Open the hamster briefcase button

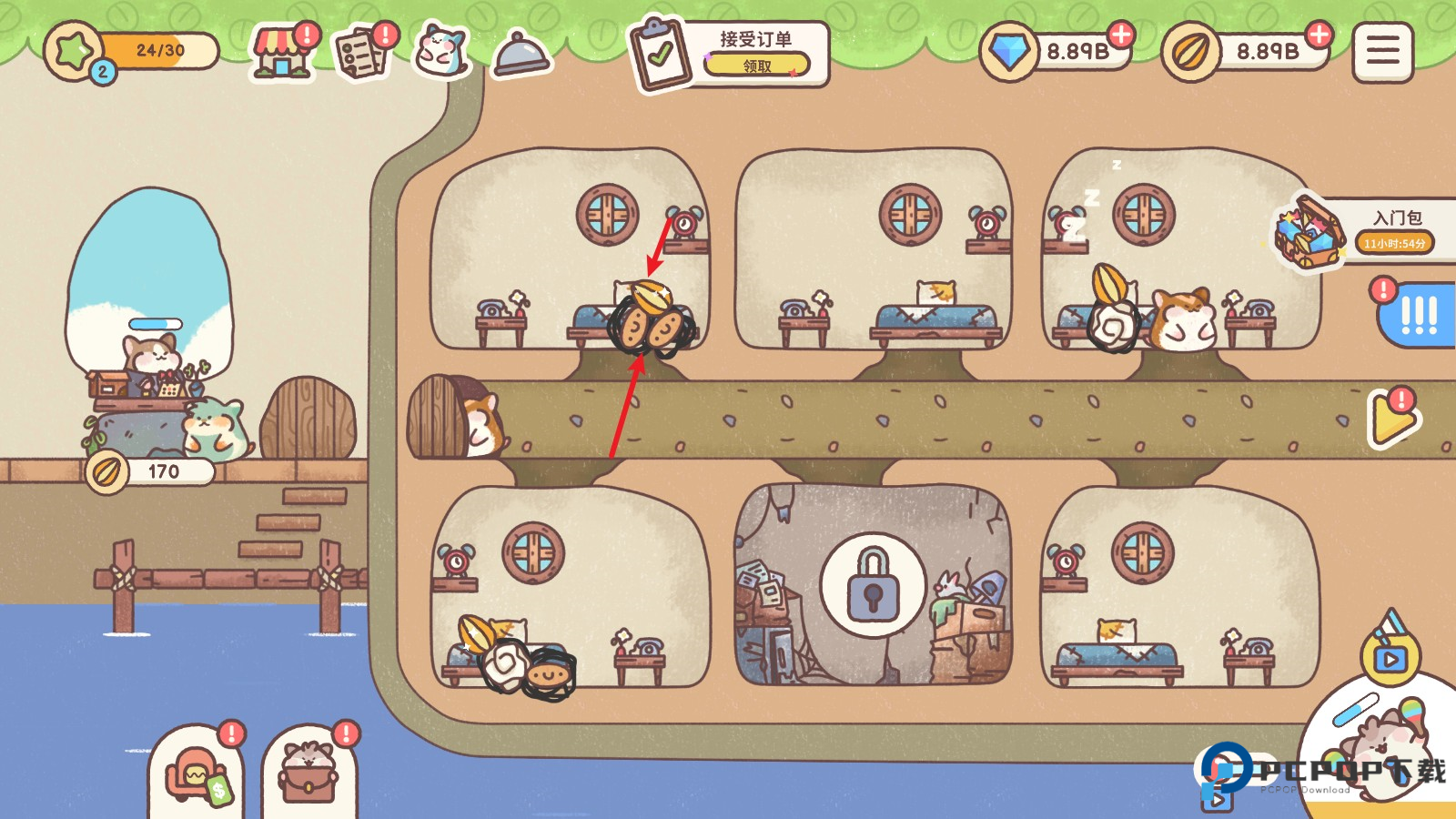pos(309,776)
